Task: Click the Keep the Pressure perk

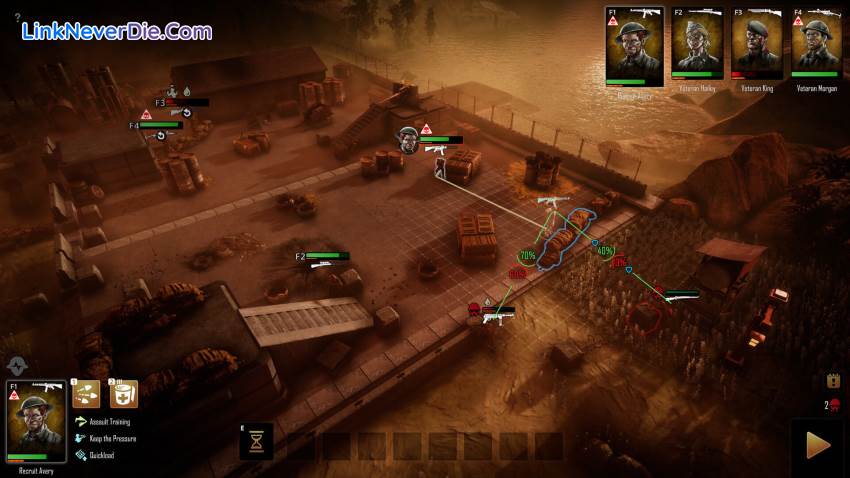Action: (x=112, y=438)
